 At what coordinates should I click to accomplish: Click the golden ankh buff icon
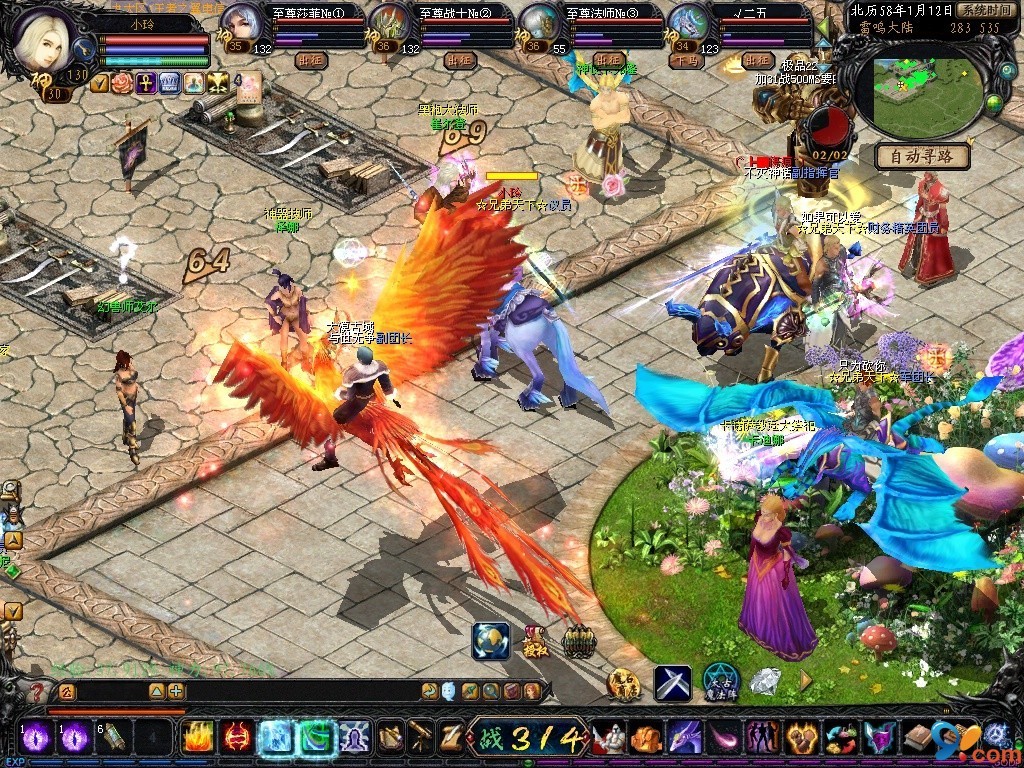[x=146, y=83]
